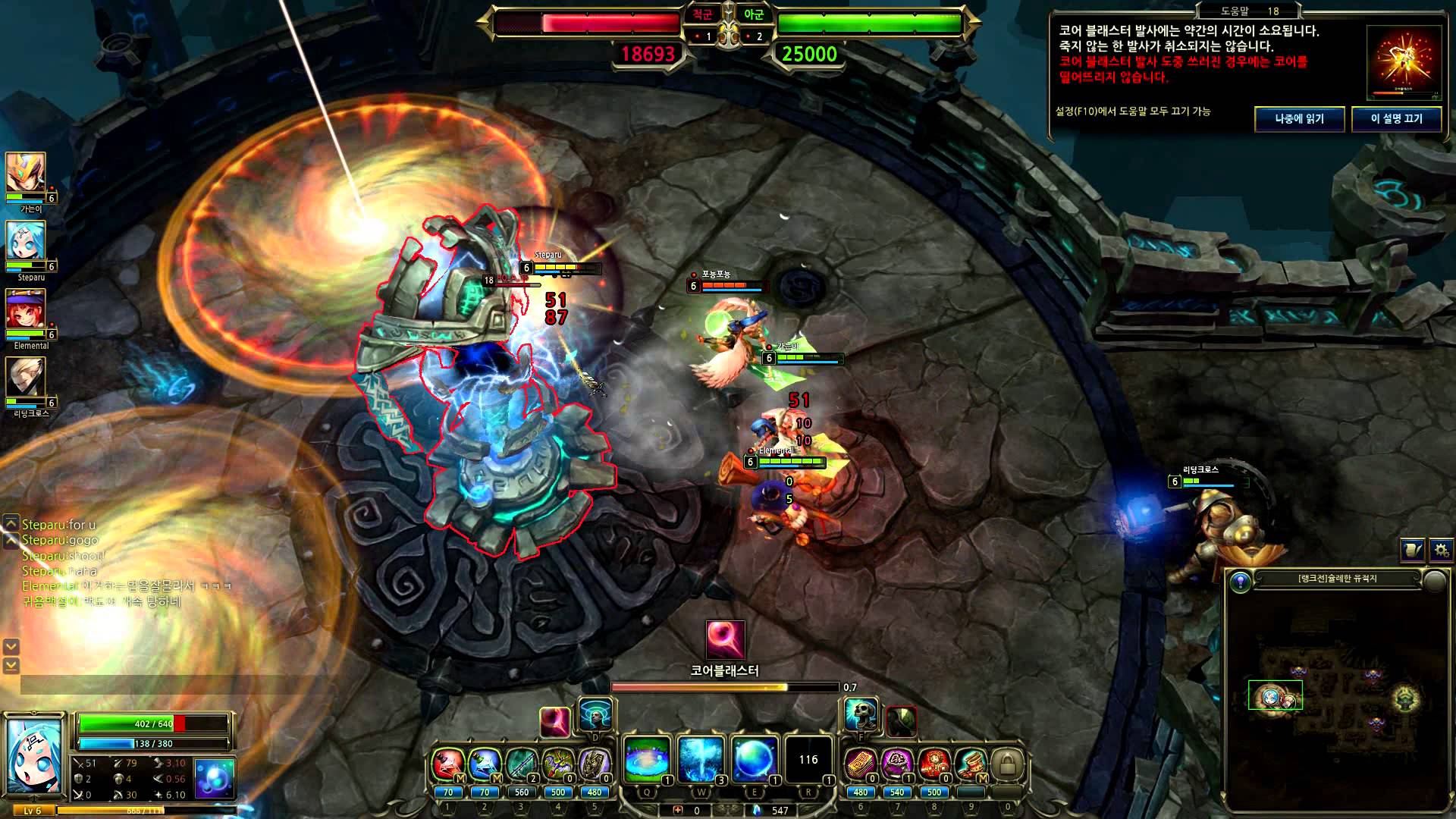The height and width of the screenshot is (819, 1456).
Task: Open settings via the gear icon
Action: 1441,550
